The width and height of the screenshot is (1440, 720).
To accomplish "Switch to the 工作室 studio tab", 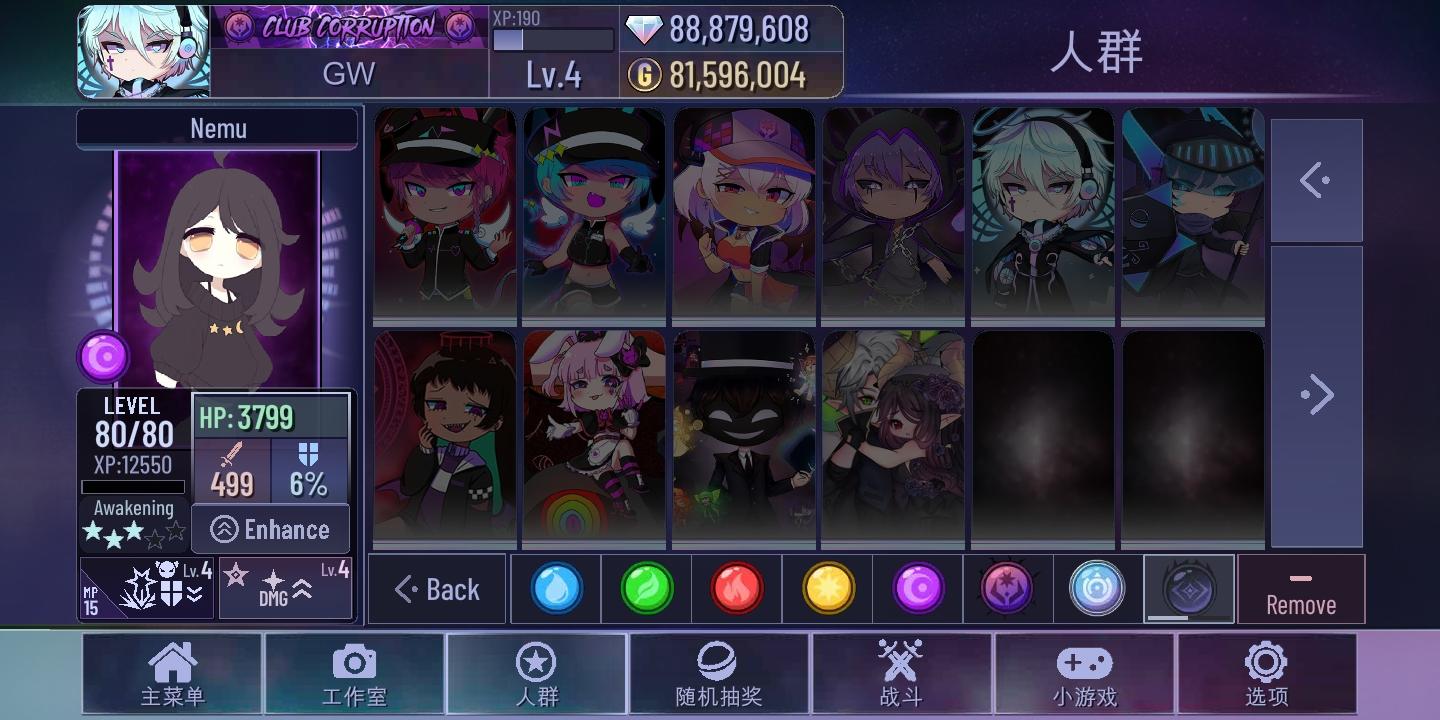I will click(354, 674).
